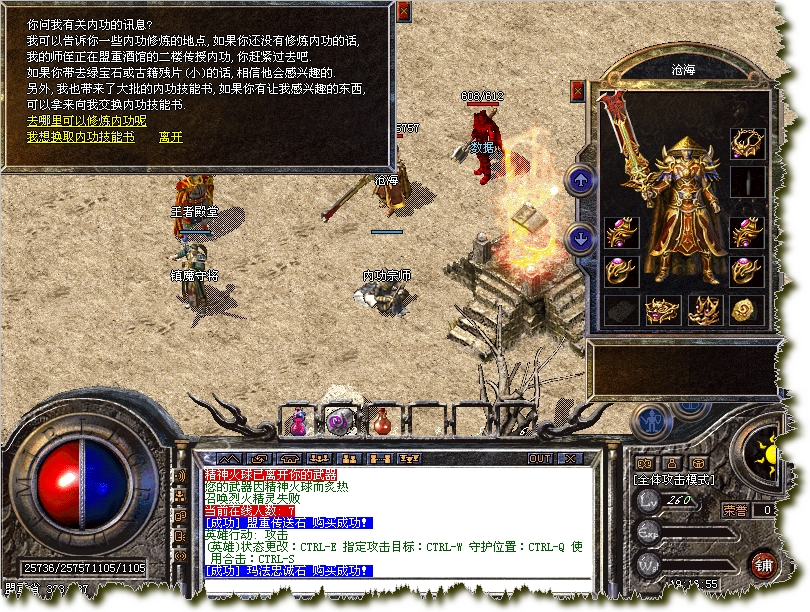Click the down arrow on equipment panel

coord(580,238)
